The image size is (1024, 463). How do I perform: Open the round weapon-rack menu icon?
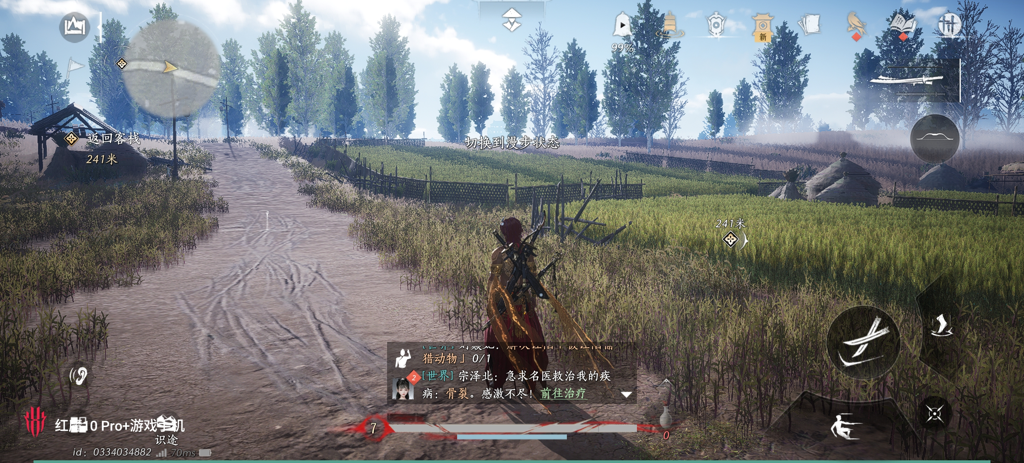pyautogui.click(x=947, y=25)
